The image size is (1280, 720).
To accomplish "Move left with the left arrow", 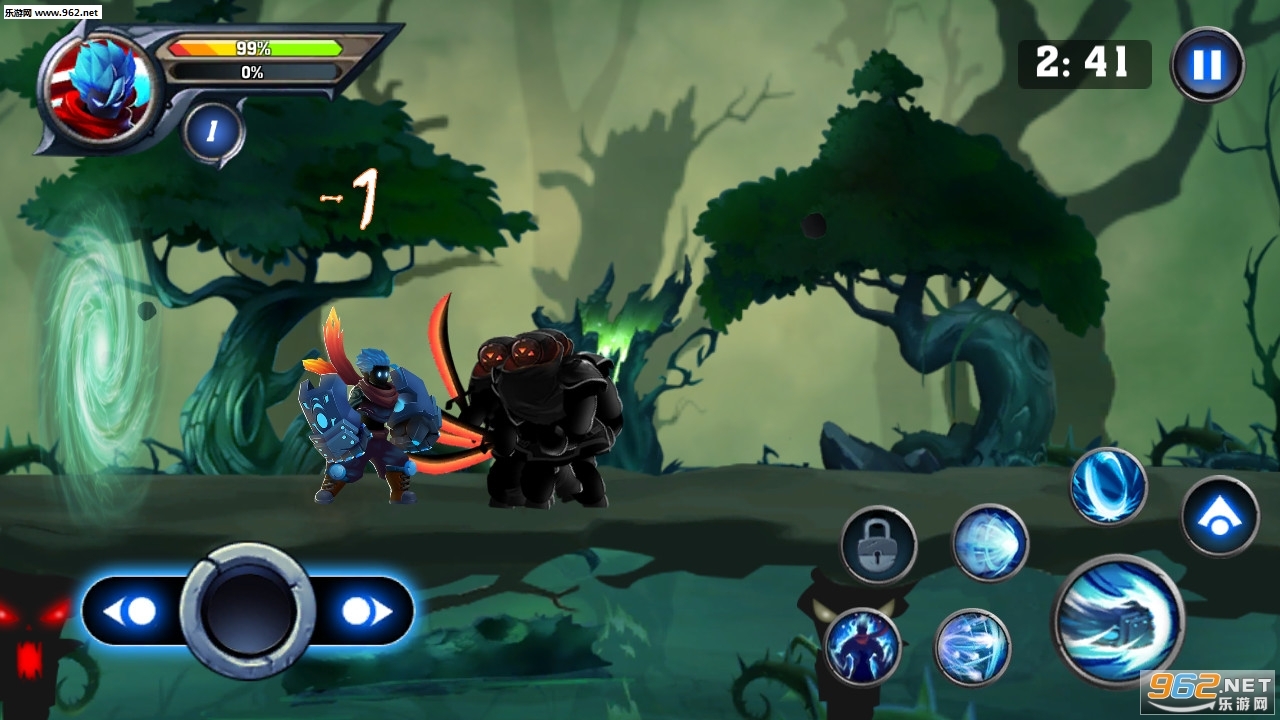I will point(132,611).
